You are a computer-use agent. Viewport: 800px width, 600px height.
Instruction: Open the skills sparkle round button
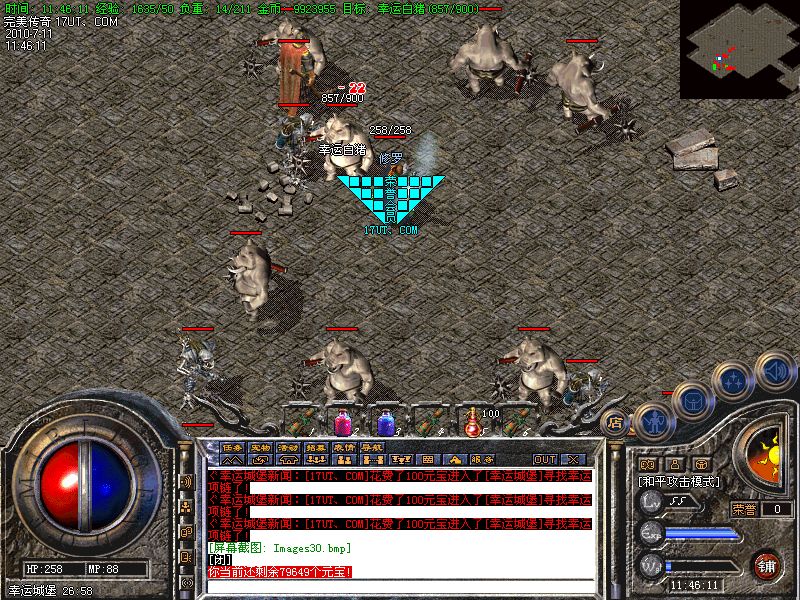(733, 381)
